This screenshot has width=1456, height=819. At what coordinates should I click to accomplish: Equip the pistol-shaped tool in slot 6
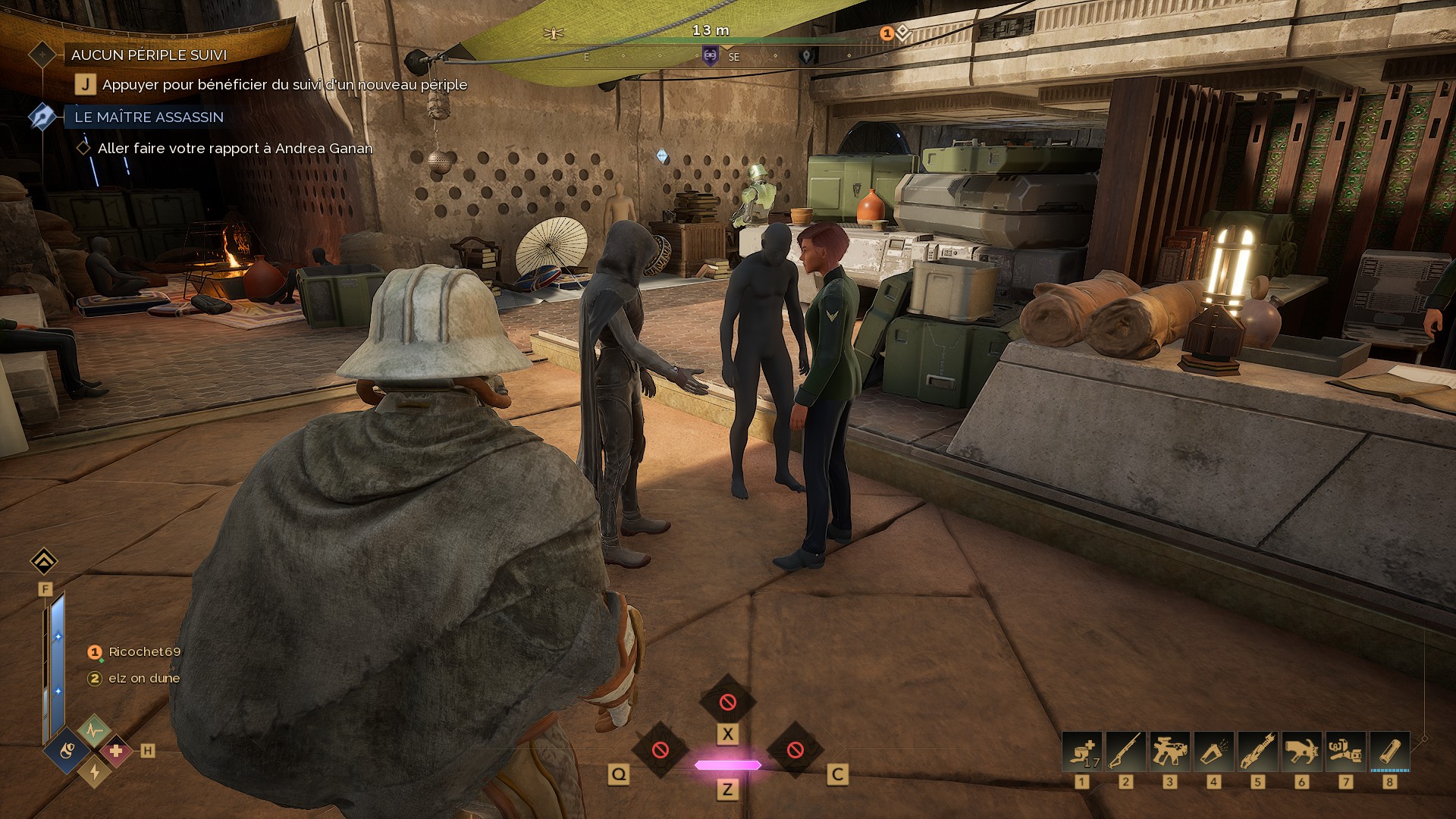tap(1302, 752)
